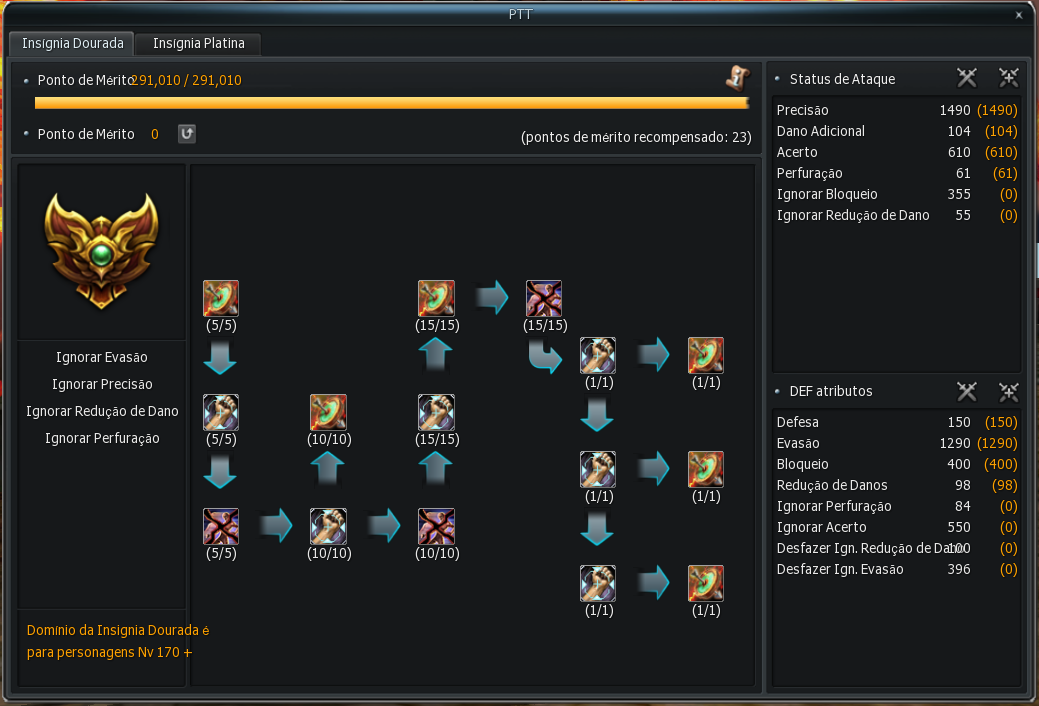
Task: Select the Insígnia Dourada tab
Action: pos(72,44)
